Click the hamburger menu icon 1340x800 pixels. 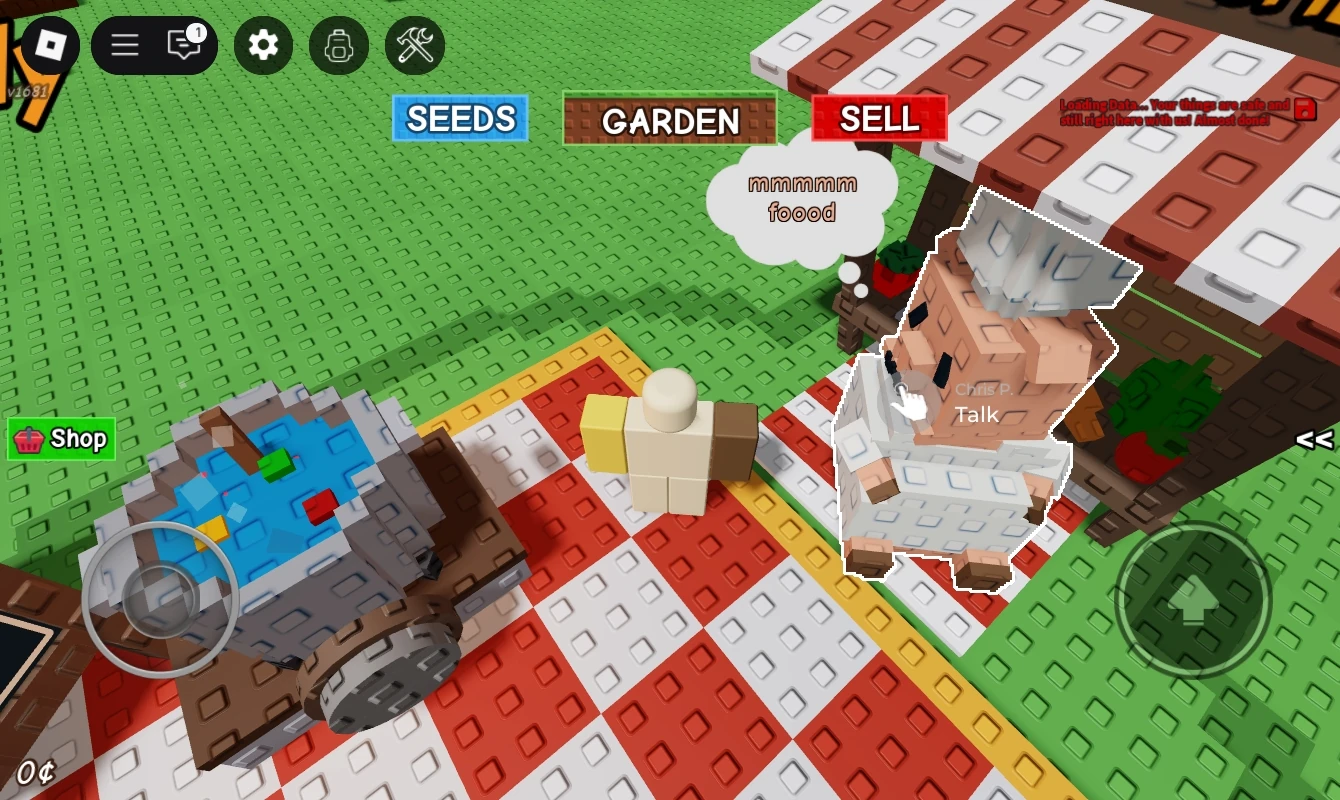(x=123, y=45)
